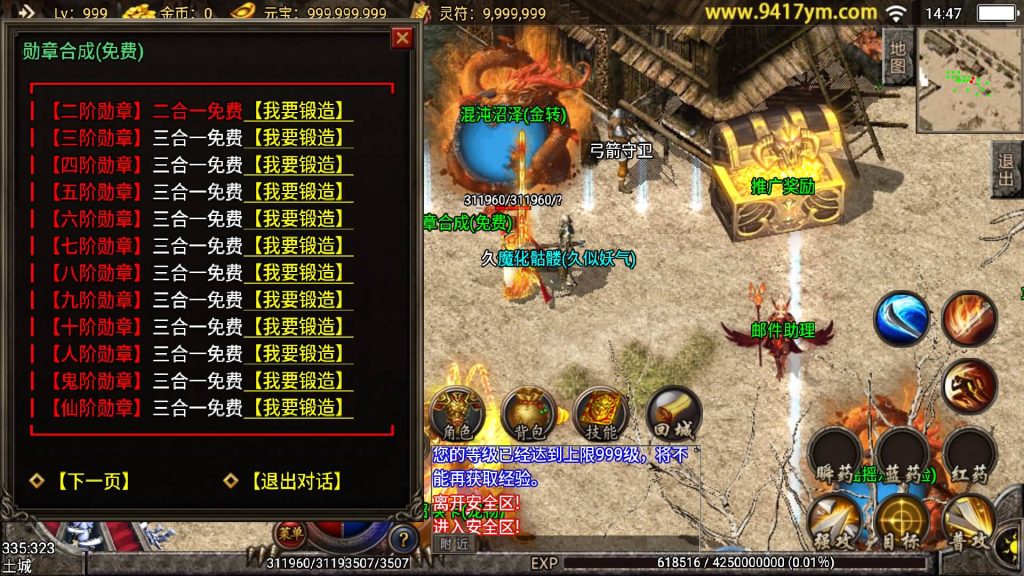Use the 回城 return scroll
This screenshot has width=1024, height=576.
[x=673, y=415]
